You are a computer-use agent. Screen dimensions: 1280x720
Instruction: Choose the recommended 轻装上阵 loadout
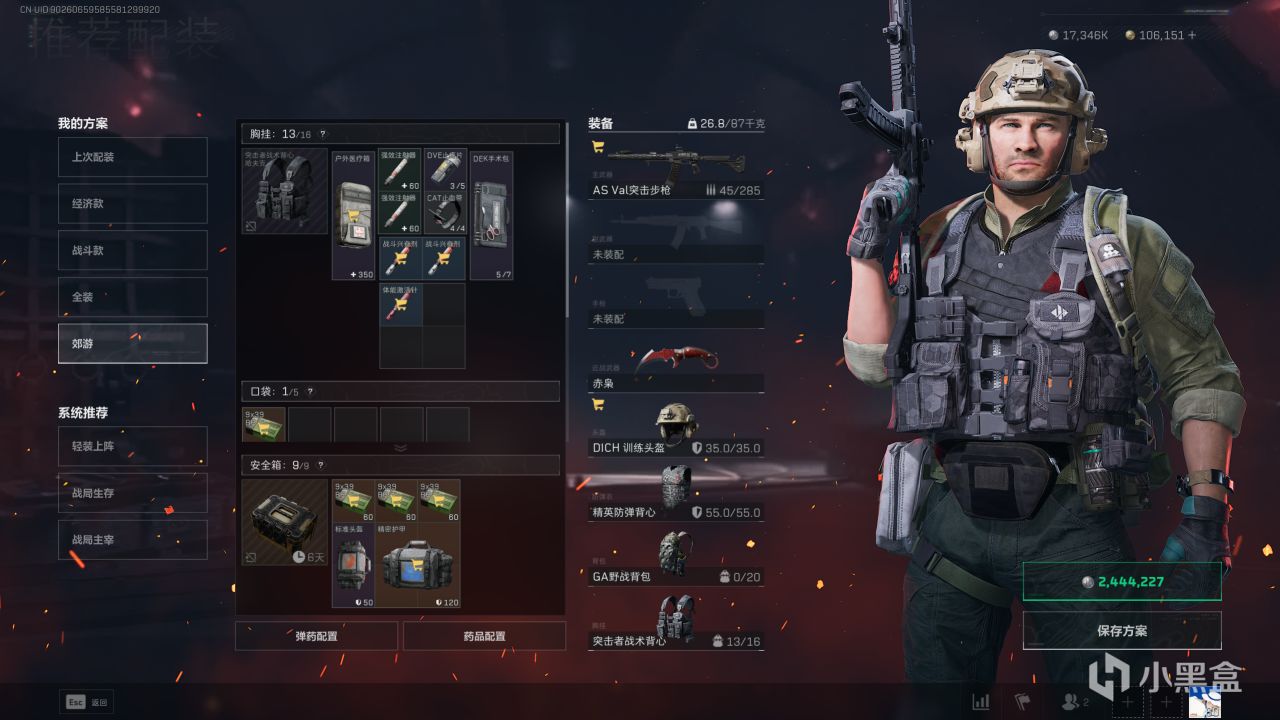pos(132,446)
